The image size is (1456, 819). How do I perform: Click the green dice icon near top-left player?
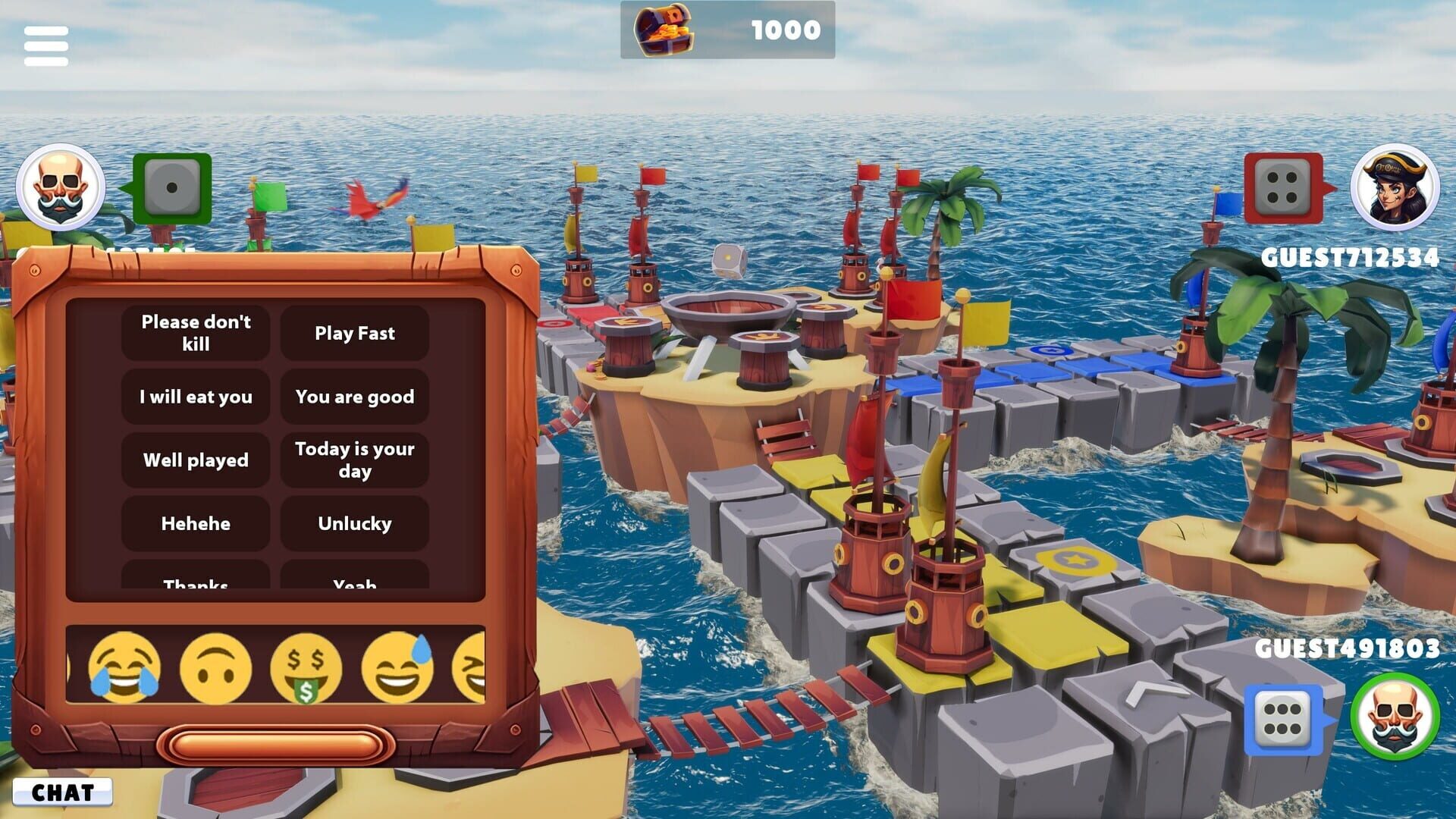[174, 188]
